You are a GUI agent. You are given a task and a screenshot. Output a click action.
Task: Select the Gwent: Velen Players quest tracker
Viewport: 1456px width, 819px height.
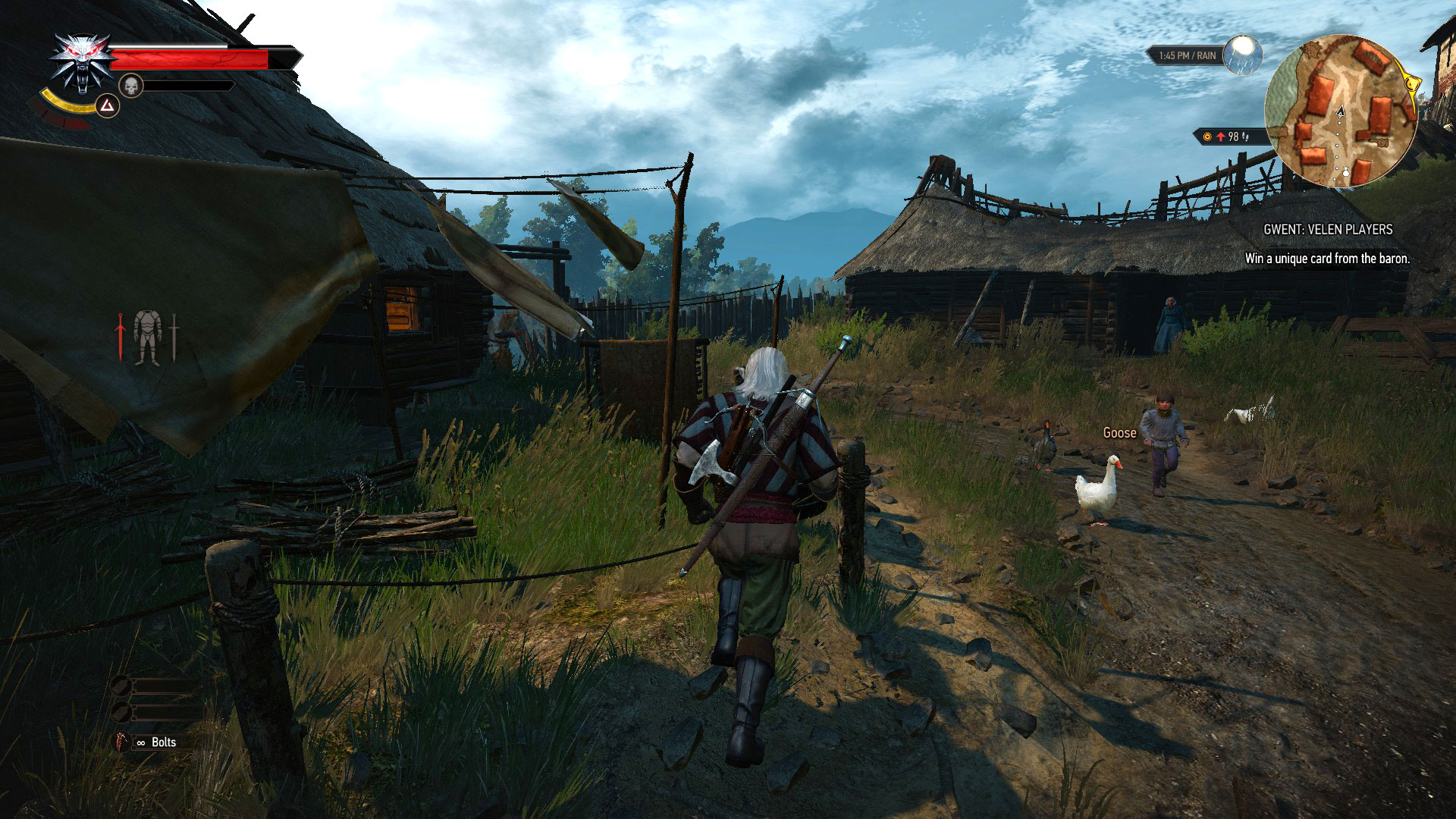(1327, 229)
